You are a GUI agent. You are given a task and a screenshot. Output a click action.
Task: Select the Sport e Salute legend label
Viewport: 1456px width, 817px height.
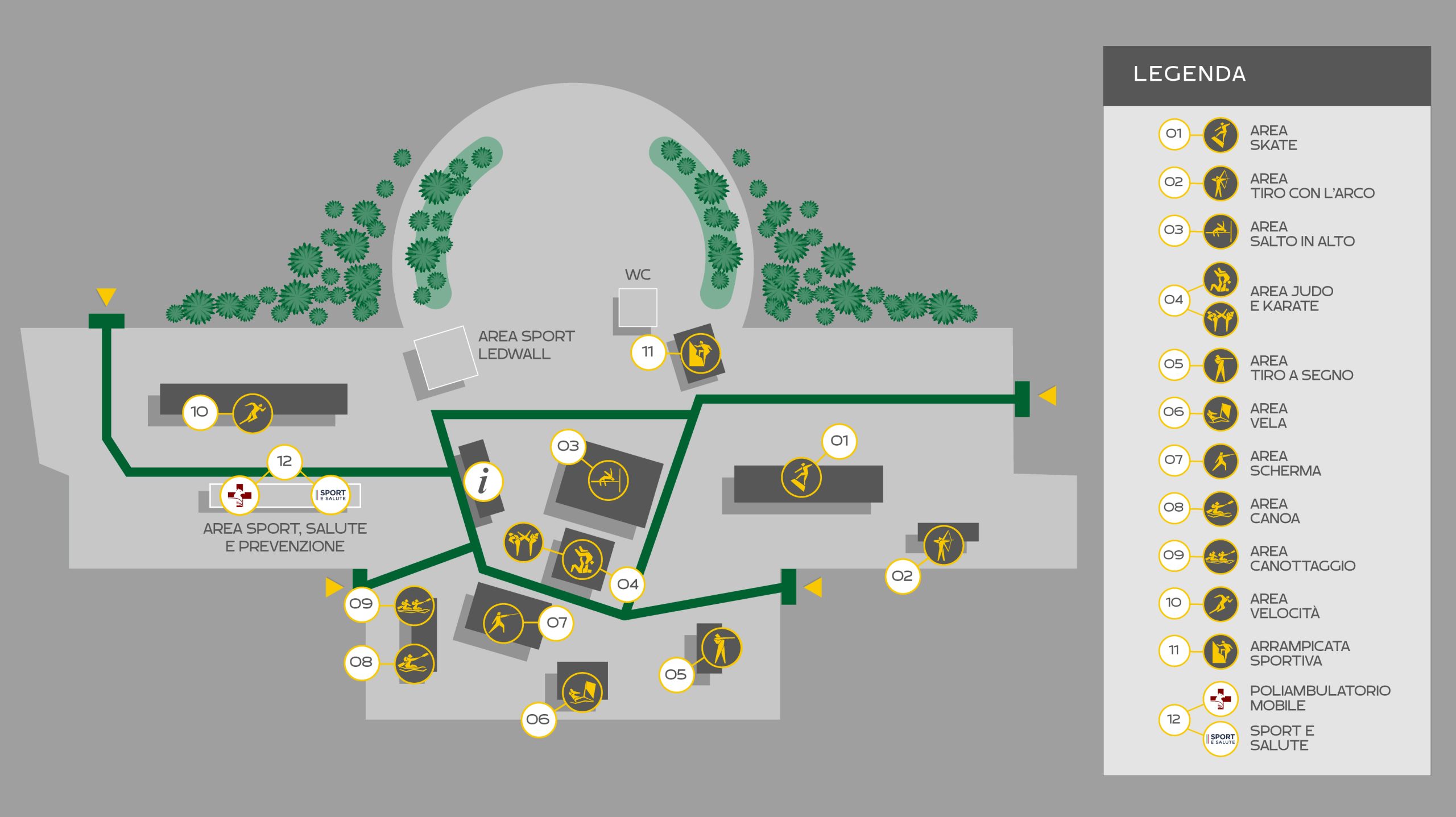[1281, 738]
